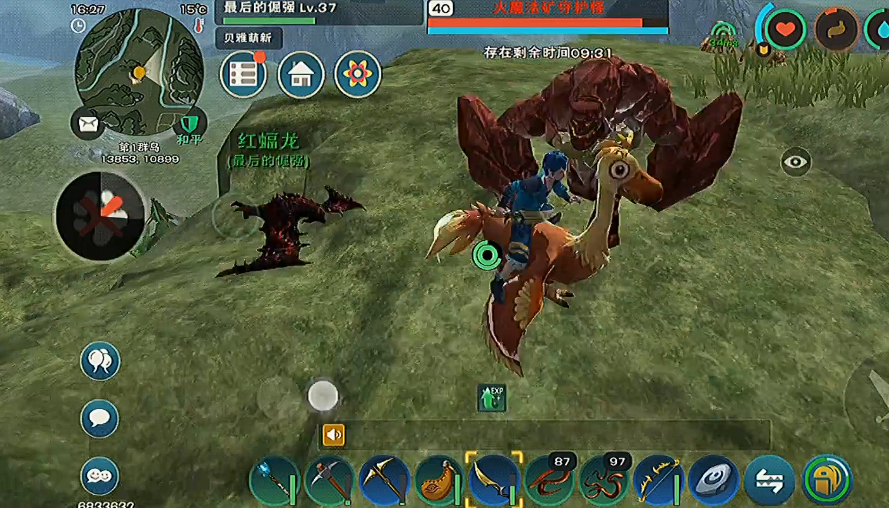This screenshot has height=508, width=889.
Task: Open the list menu with red dot
Action: click(x=244, y=74)
